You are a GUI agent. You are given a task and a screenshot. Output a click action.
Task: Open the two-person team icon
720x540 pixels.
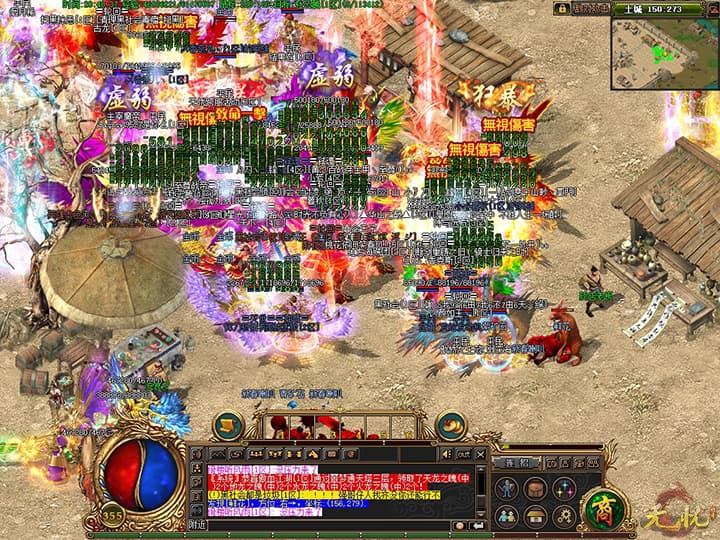(508, 516)
